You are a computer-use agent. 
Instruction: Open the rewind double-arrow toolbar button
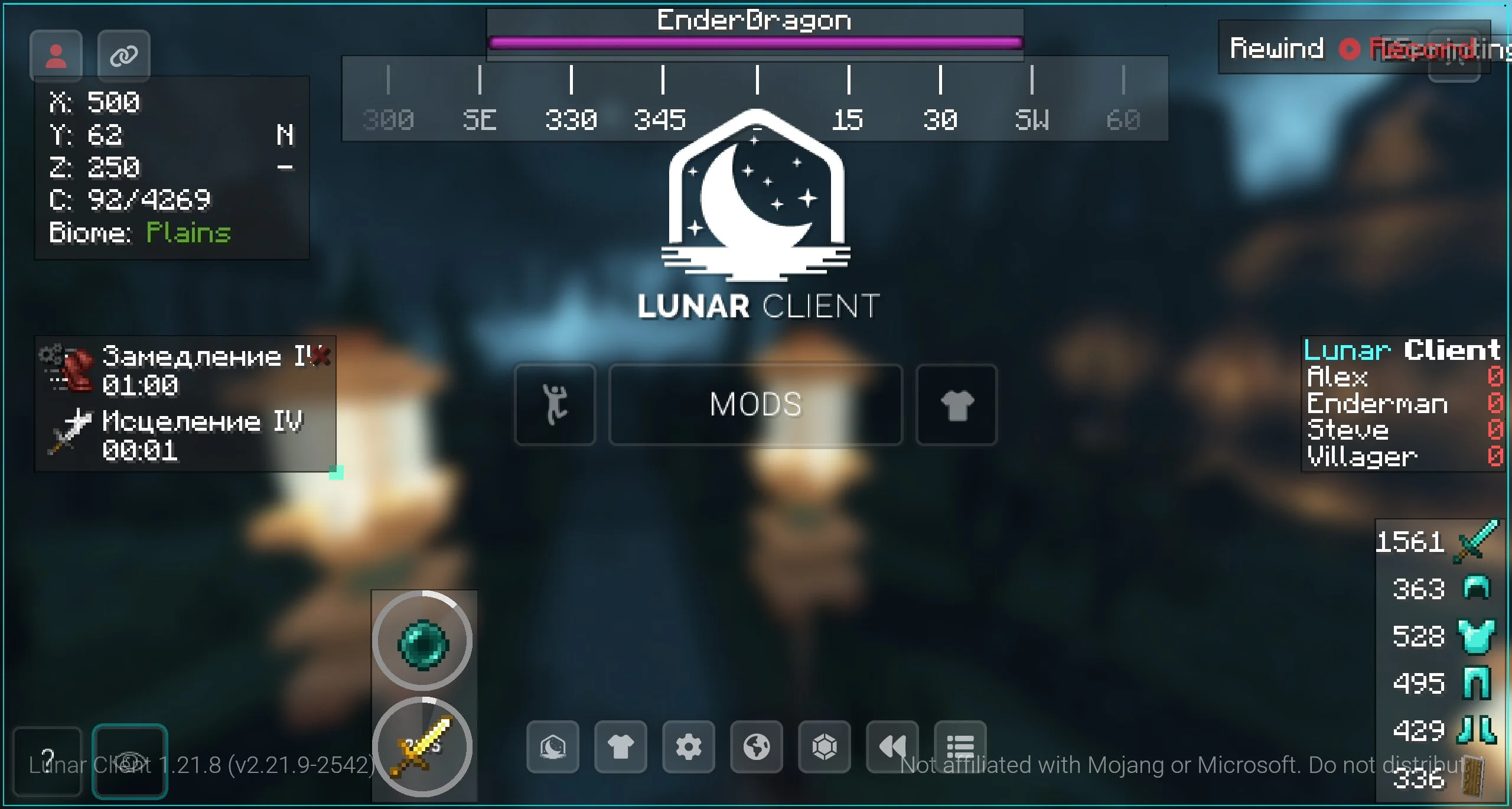click(892, 747)
